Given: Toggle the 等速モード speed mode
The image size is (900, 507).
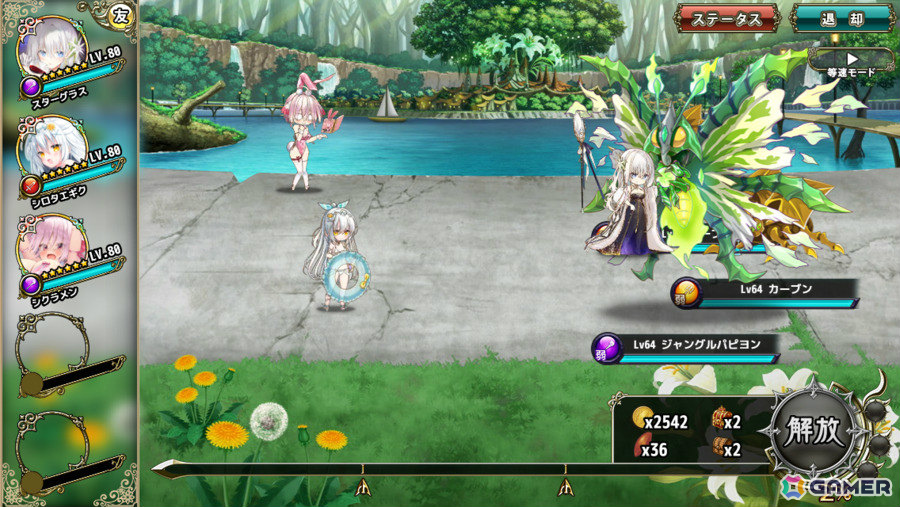Looking at the screenshot, I should [852, 61].
